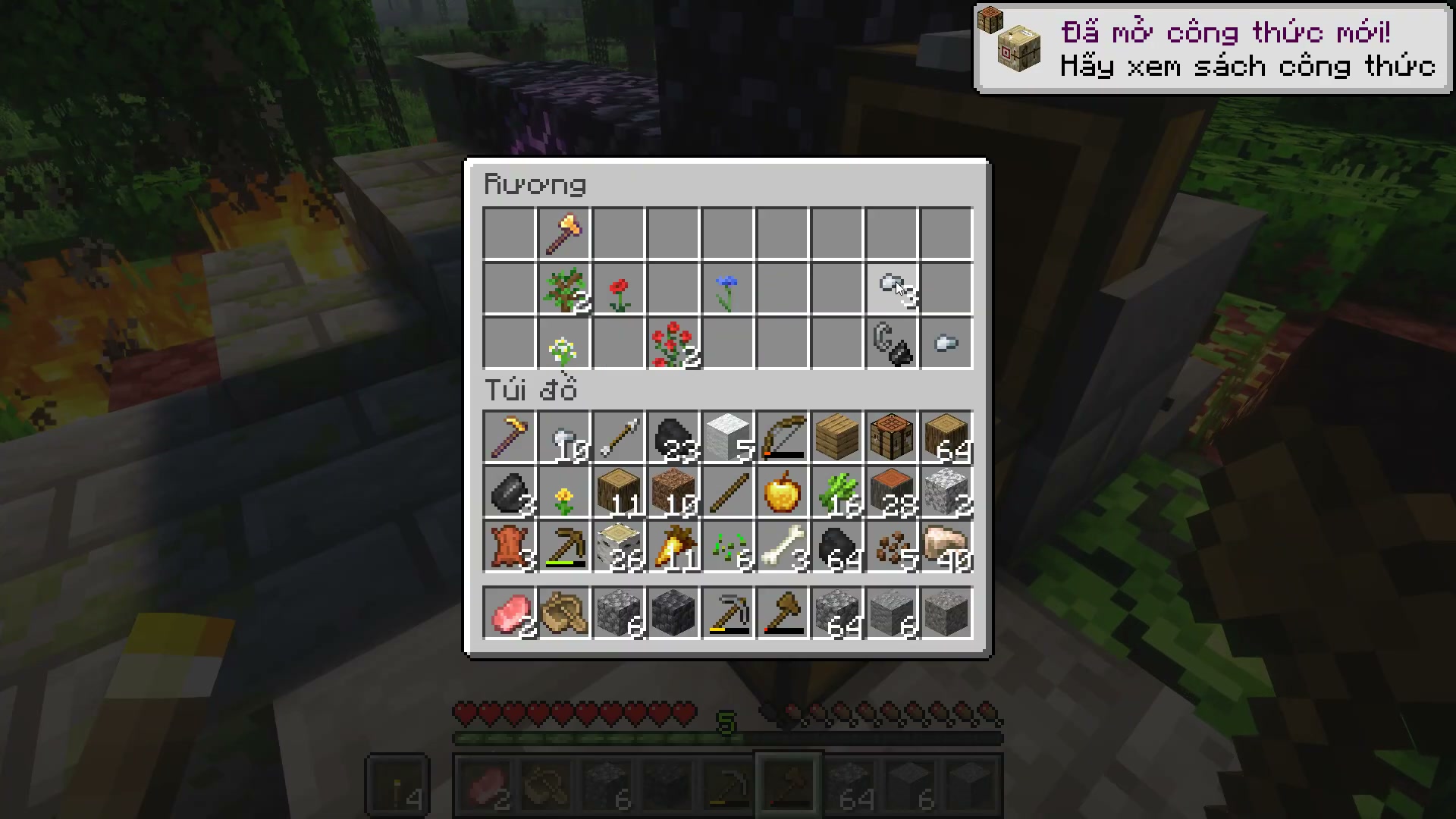1456x819 pixels.
Task: Click an empty slot in the chest's top row
Action: 508,234
